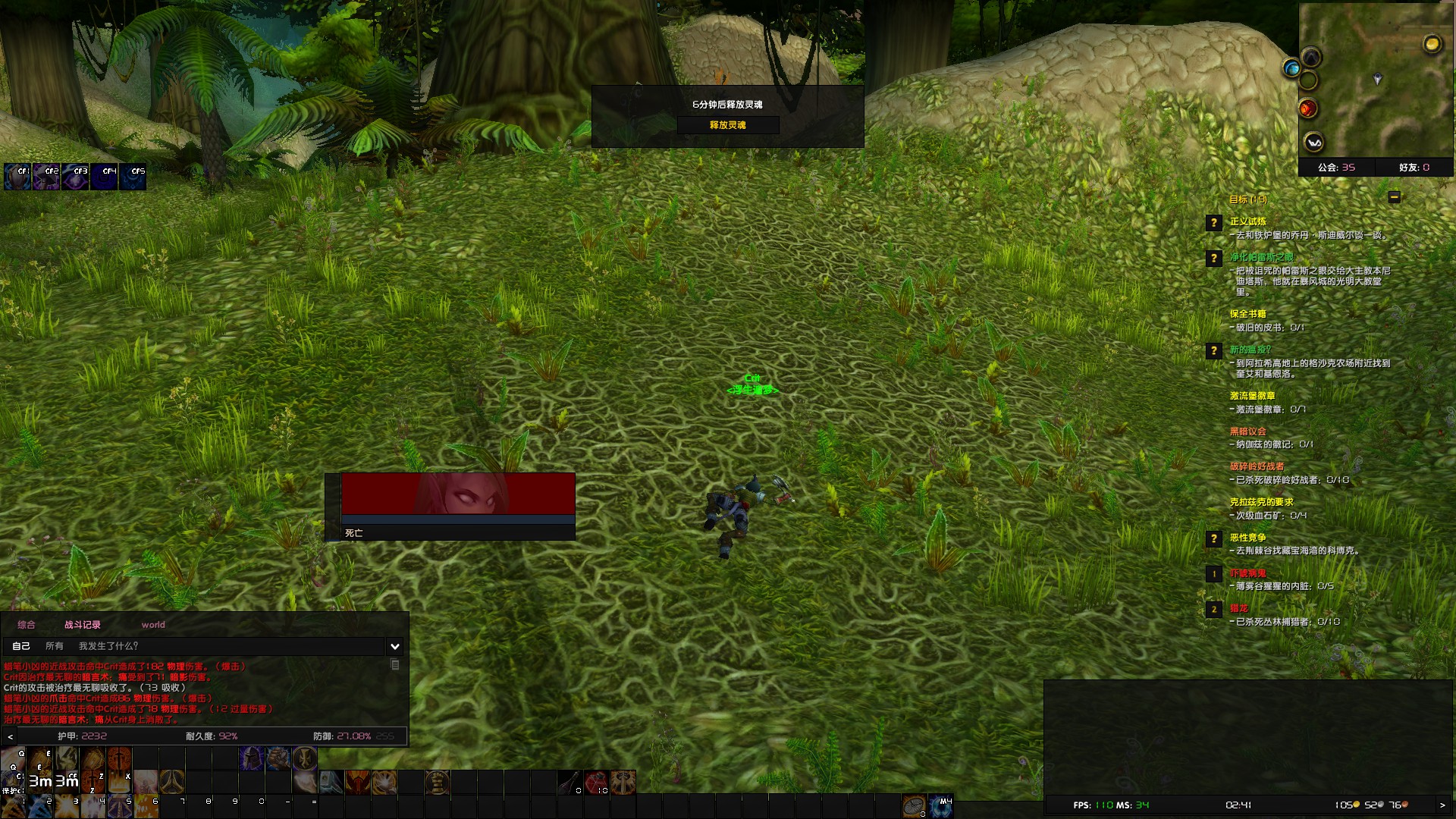
Task: Open the globe world map button
Action: (x=1291, y=69)
